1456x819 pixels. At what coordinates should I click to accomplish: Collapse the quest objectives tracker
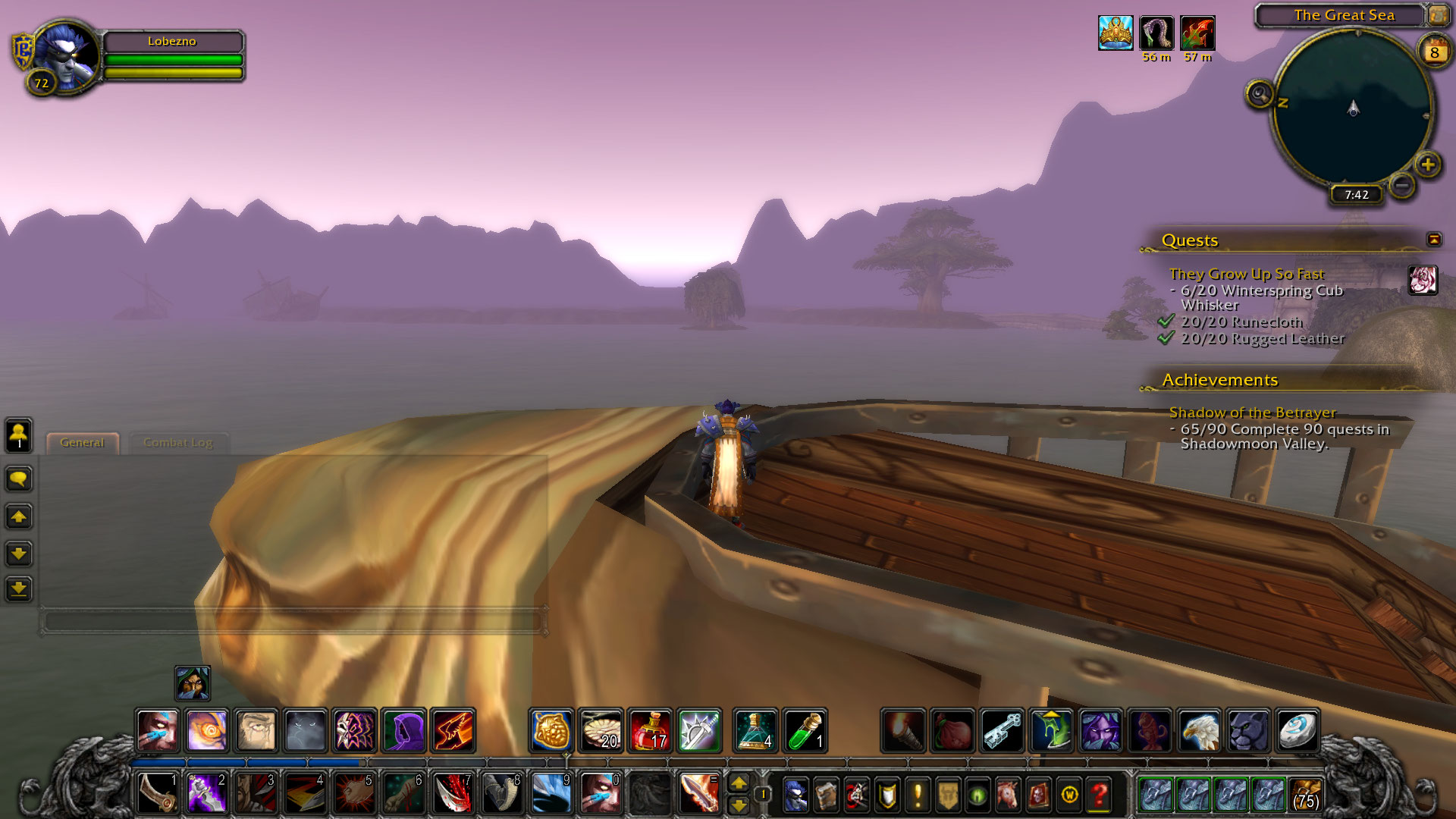[1433, 240]
